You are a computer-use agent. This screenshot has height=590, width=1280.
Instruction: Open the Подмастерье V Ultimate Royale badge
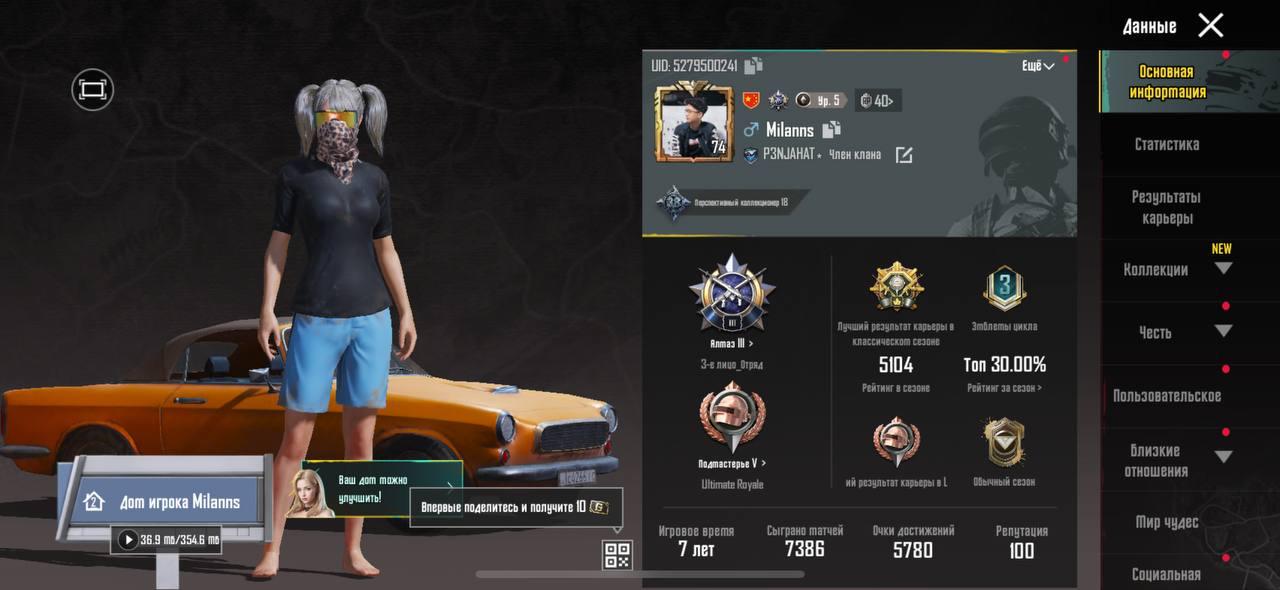tap(731, 422)
